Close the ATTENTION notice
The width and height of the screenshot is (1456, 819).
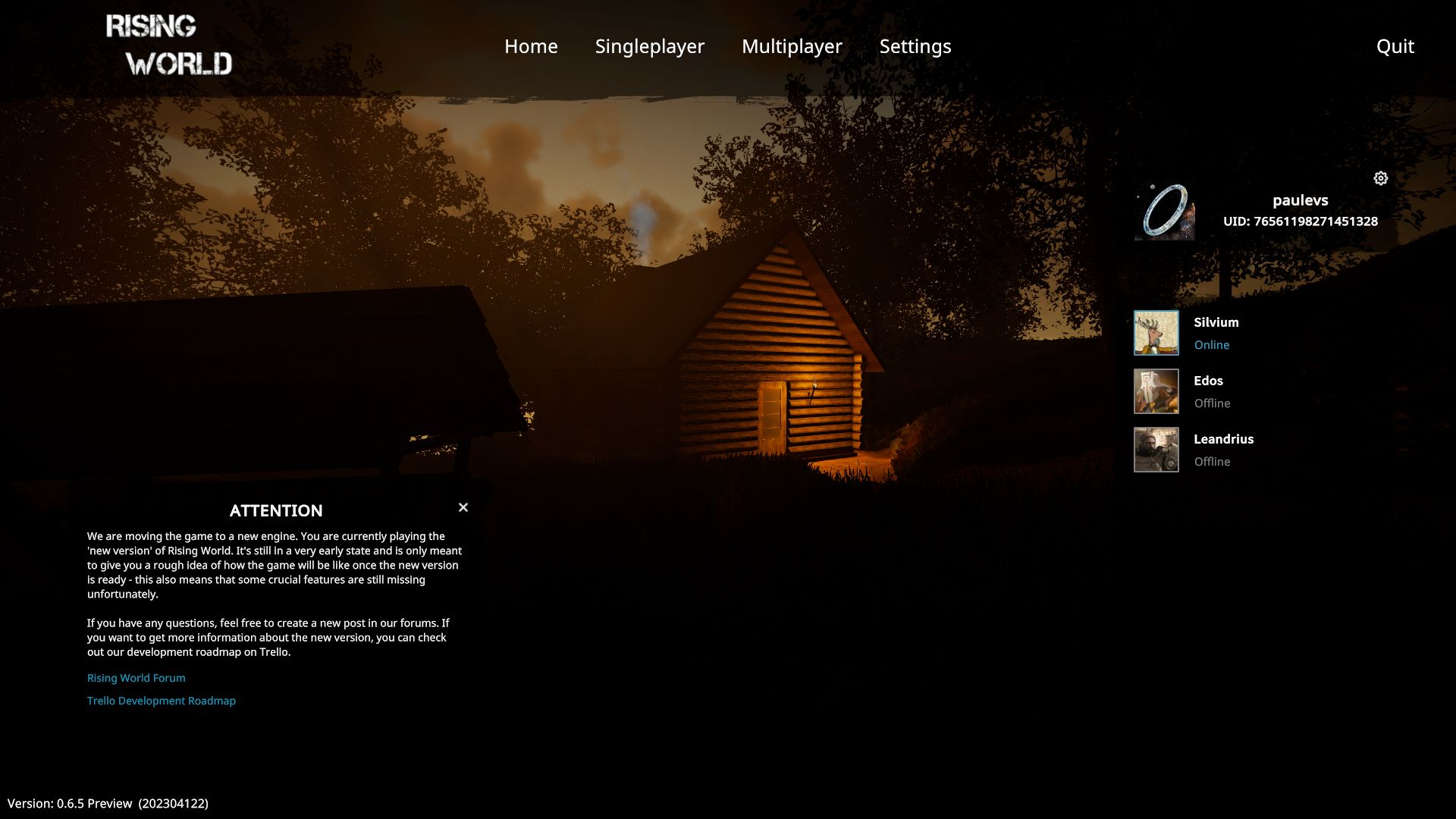click(x=463, y=507)
